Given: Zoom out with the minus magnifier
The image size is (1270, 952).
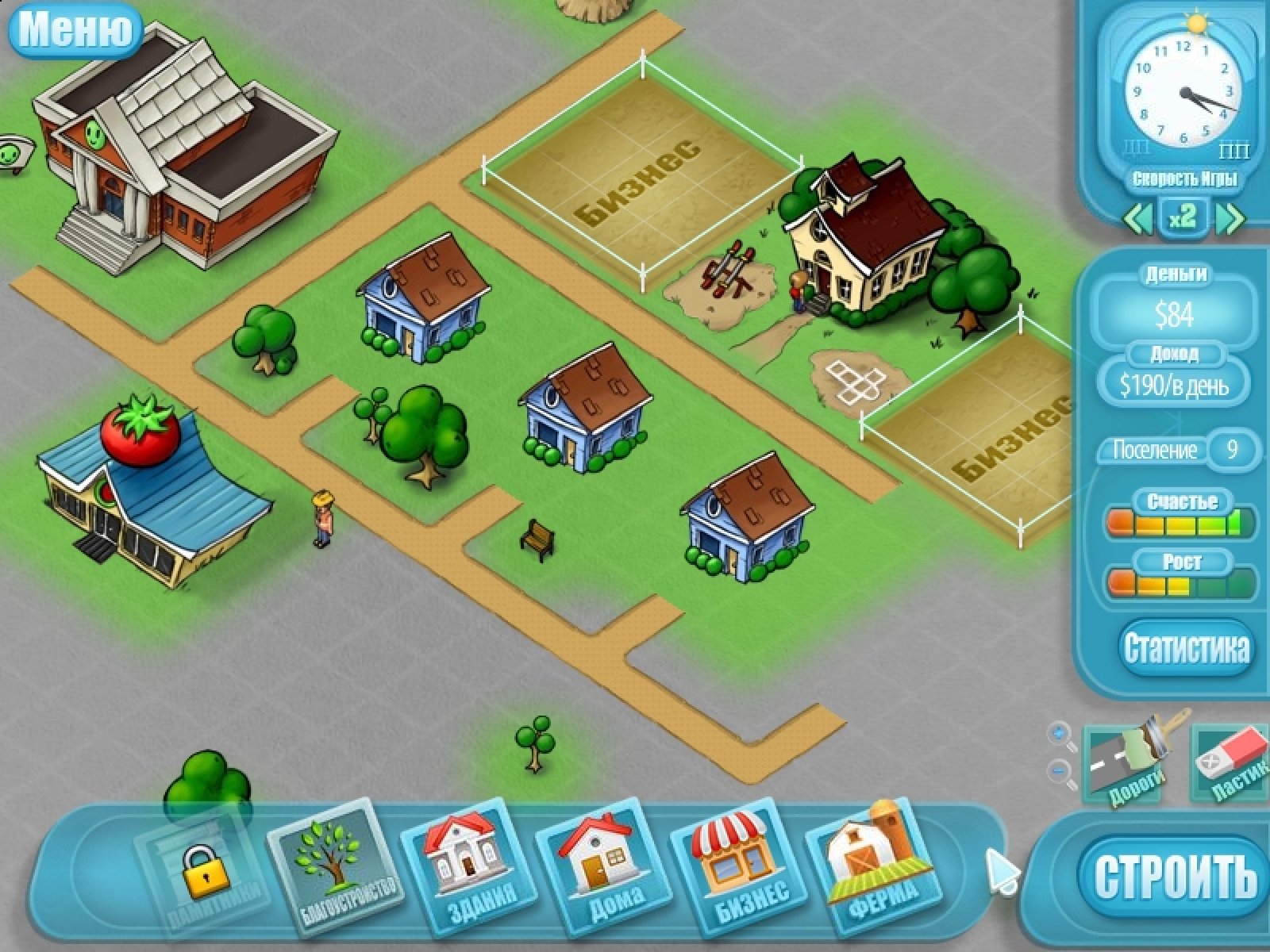Looking at the screenshot, I should pos(1060,770).
